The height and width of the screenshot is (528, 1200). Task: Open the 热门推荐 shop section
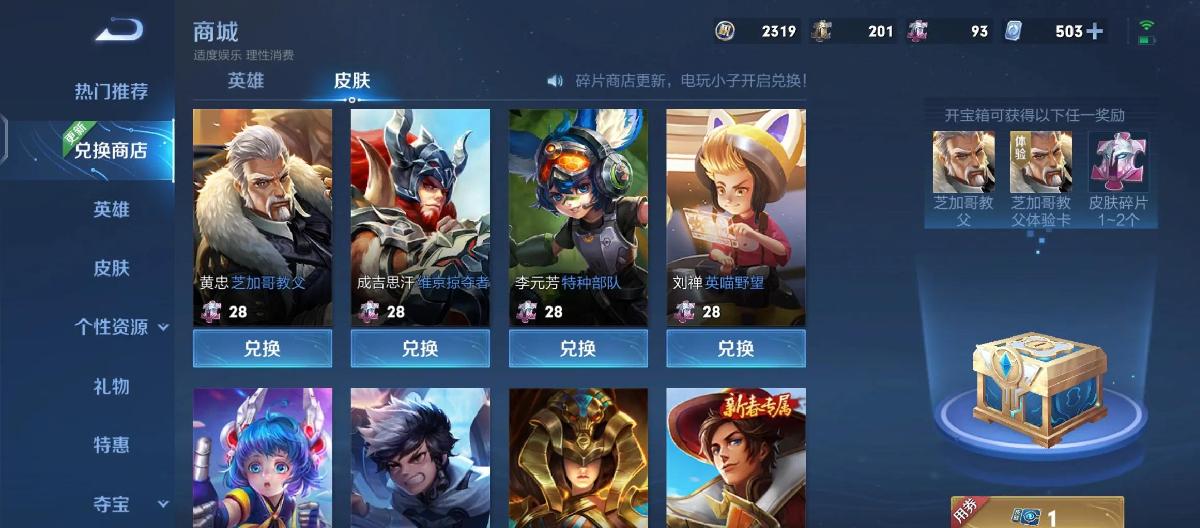pos(111,92)
